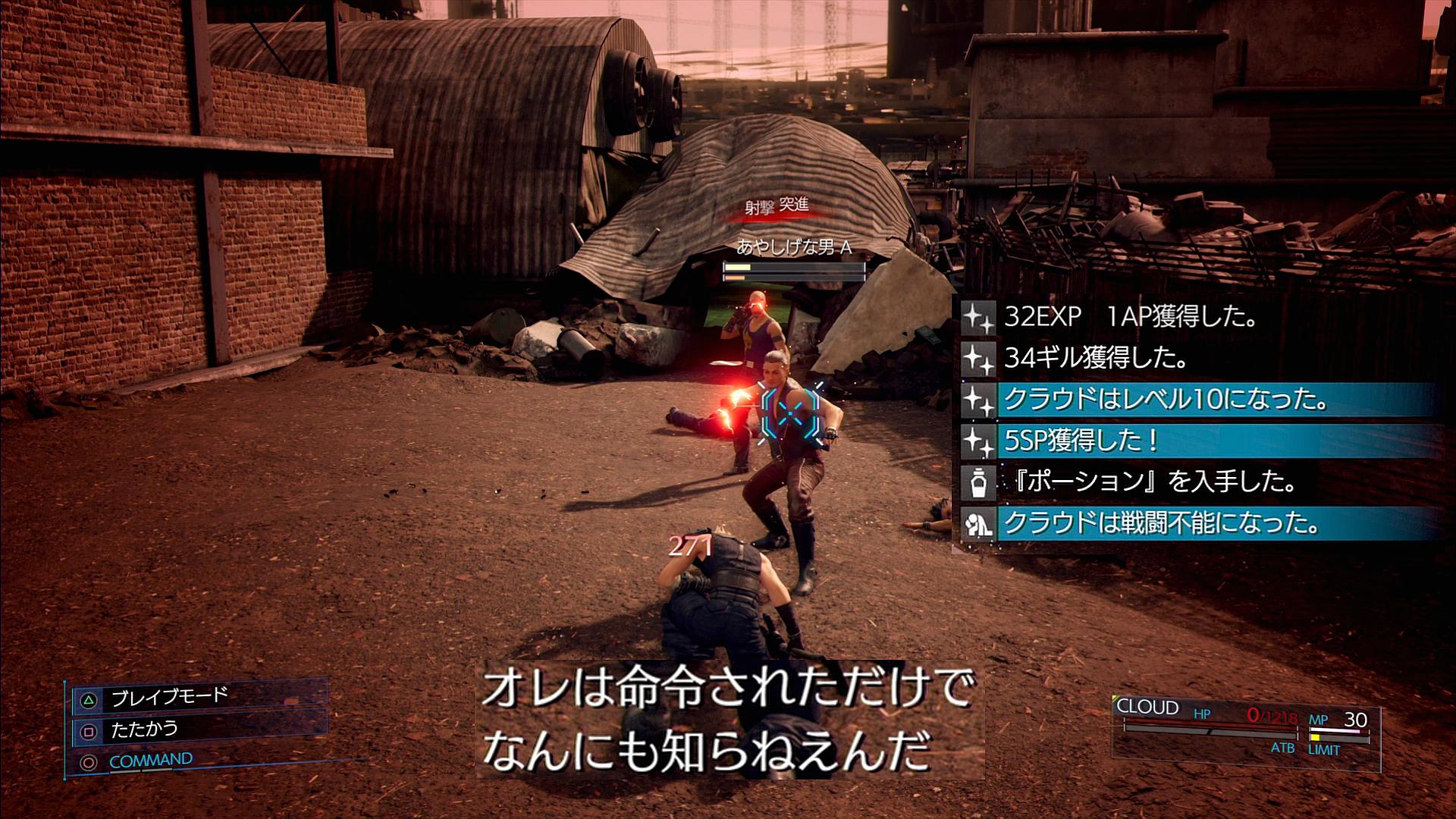Select the あやしげな男 A enemy name tag
The width and height of the screenshot is (1456, 819).
point(794,247)
